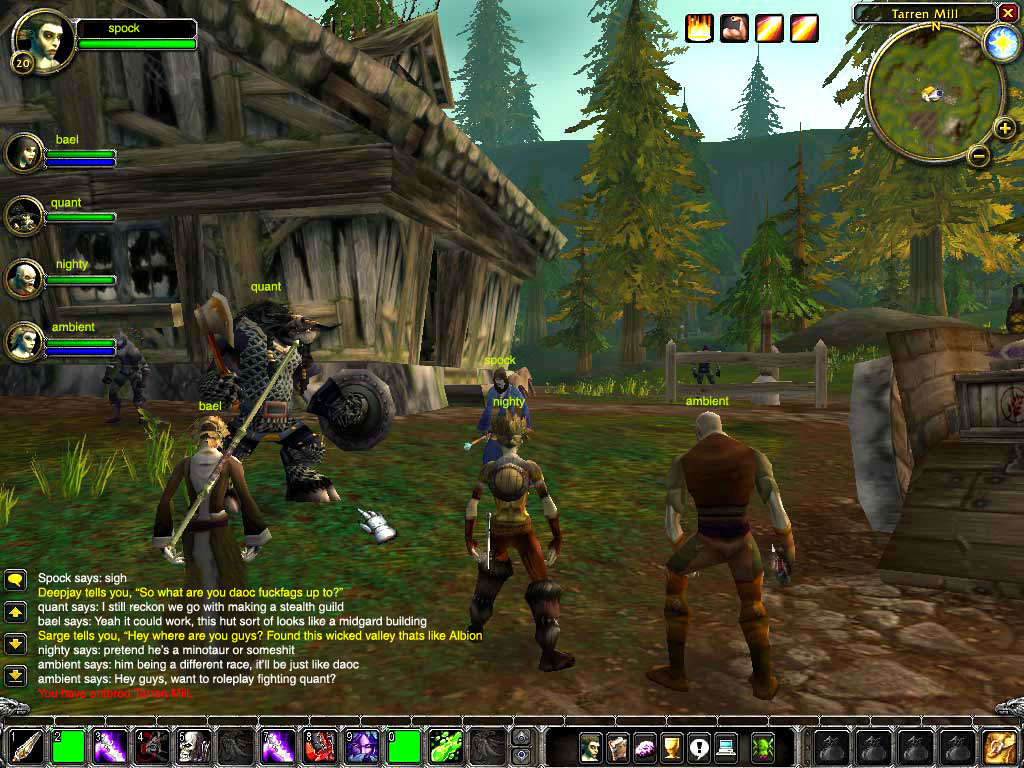Click the flexed arm strength buff icon

tap(735, 29)
